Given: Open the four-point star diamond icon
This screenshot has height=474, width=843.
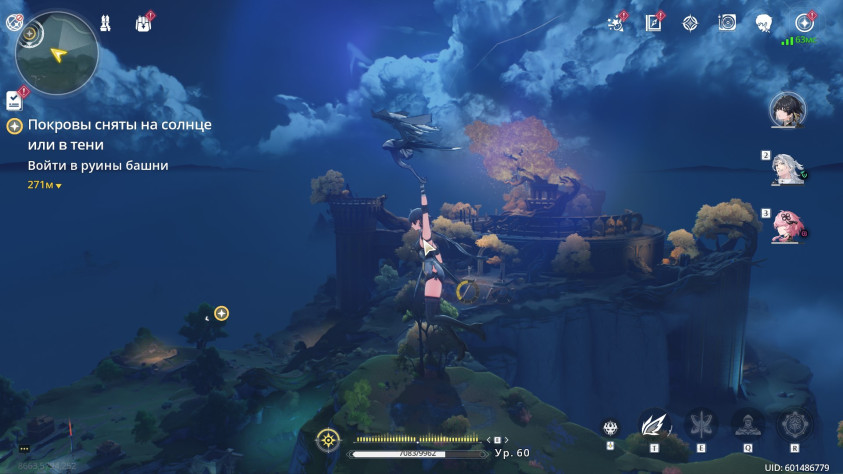Looking at the screenshot, I should pos(690,22).
